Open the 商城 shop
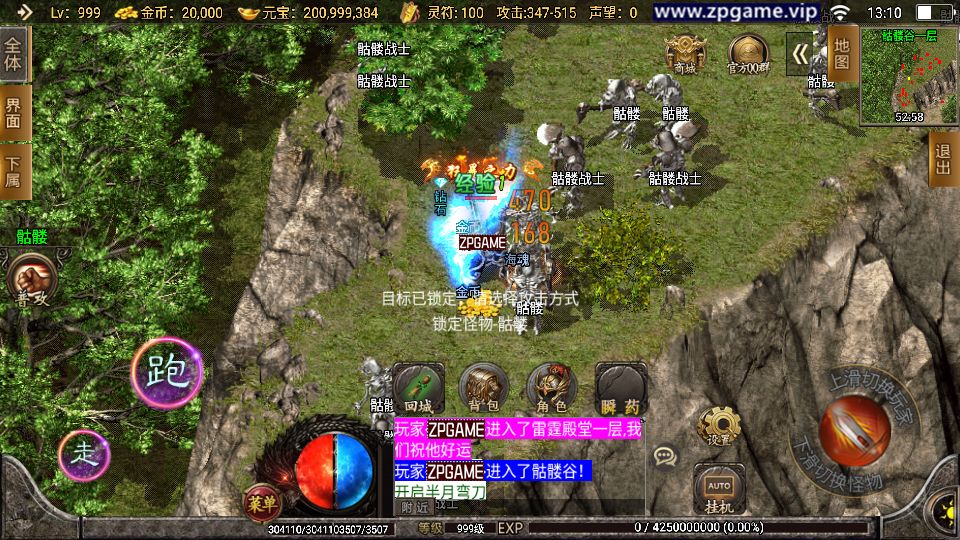This screenshot has width=960, height=540. [x=684, y=52]
